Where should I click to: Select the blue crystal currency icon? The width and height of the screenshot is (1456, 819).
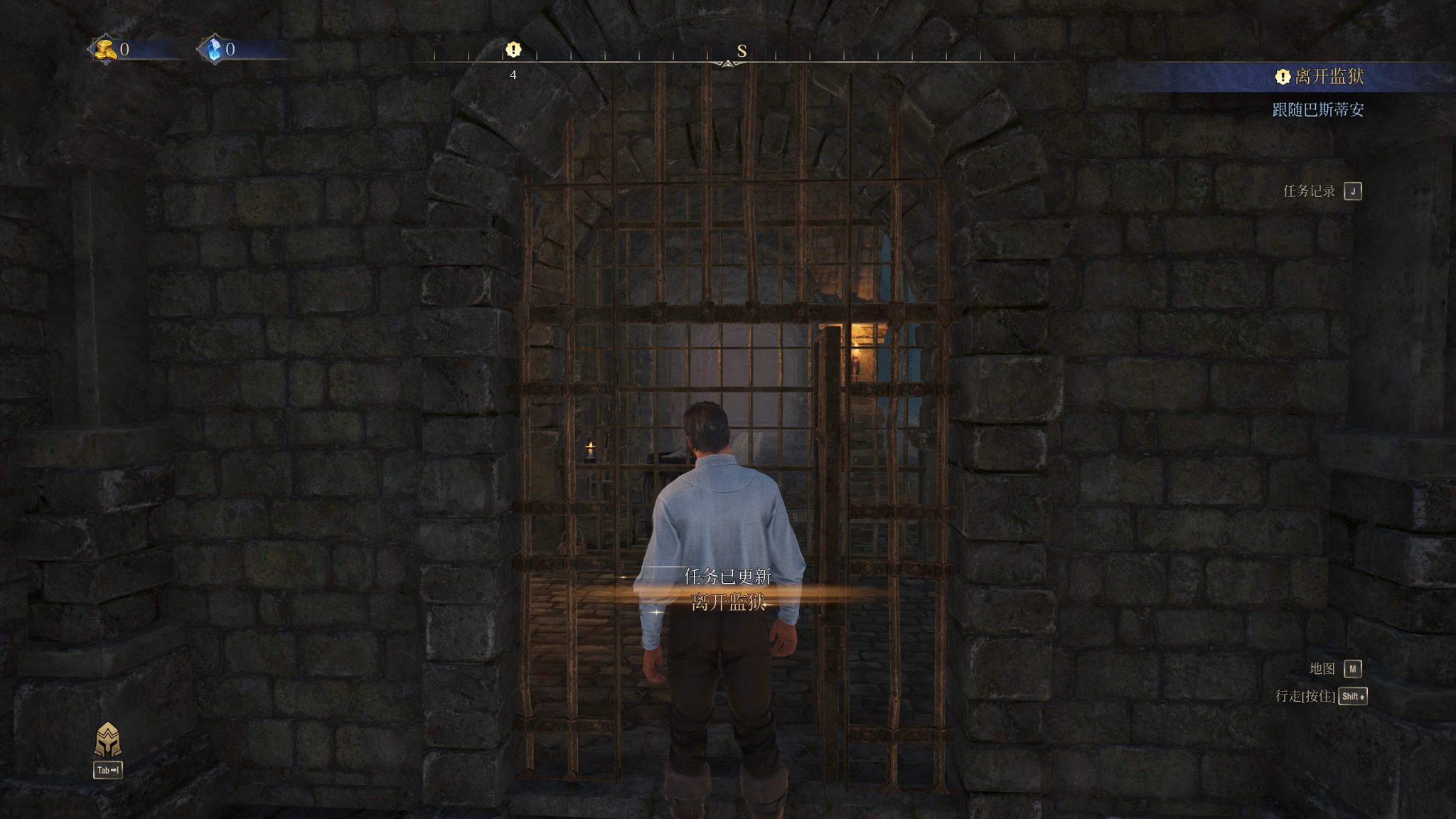click(212, 49)
